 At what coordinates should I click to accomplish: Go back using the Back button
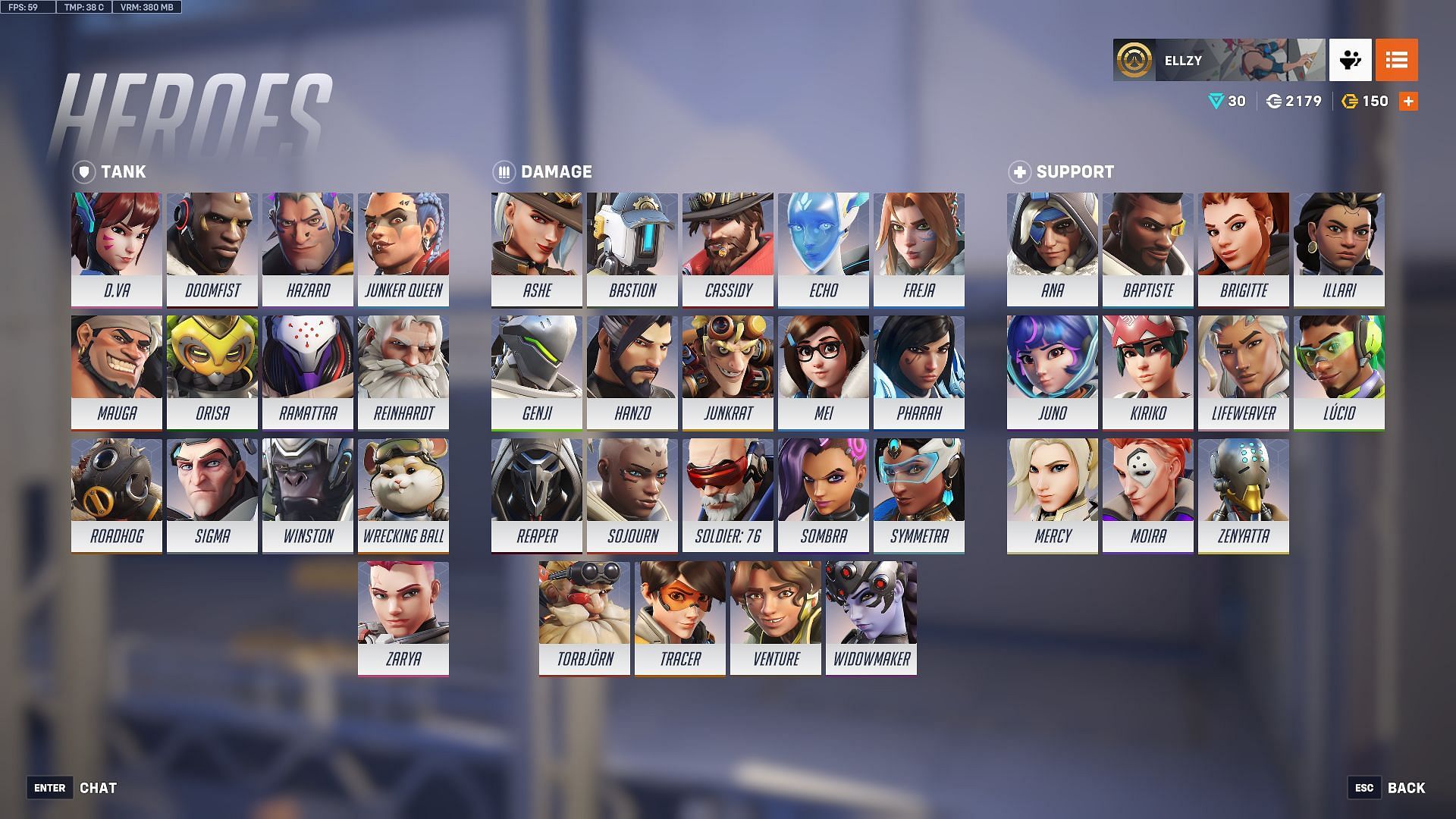[1405, 788]
